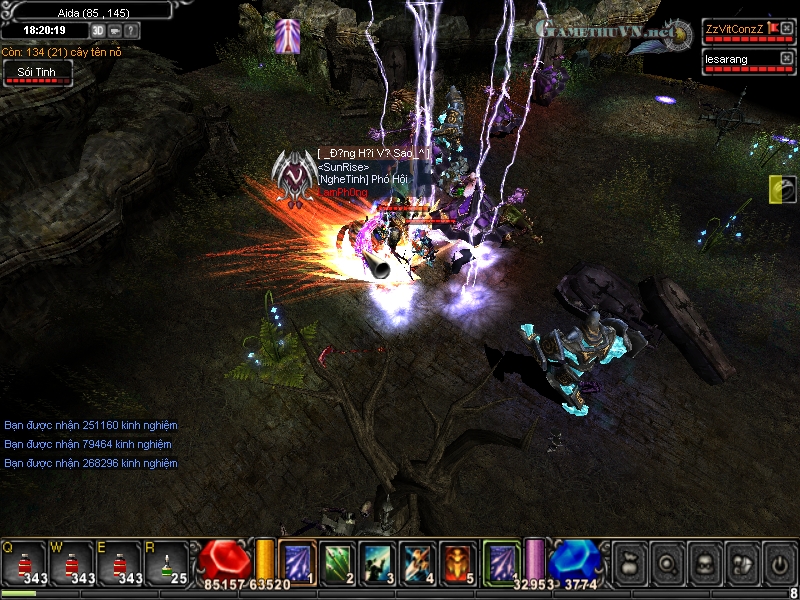Open the character skull menu button
This screenshot has width=800, height=600.
point(704,562)
